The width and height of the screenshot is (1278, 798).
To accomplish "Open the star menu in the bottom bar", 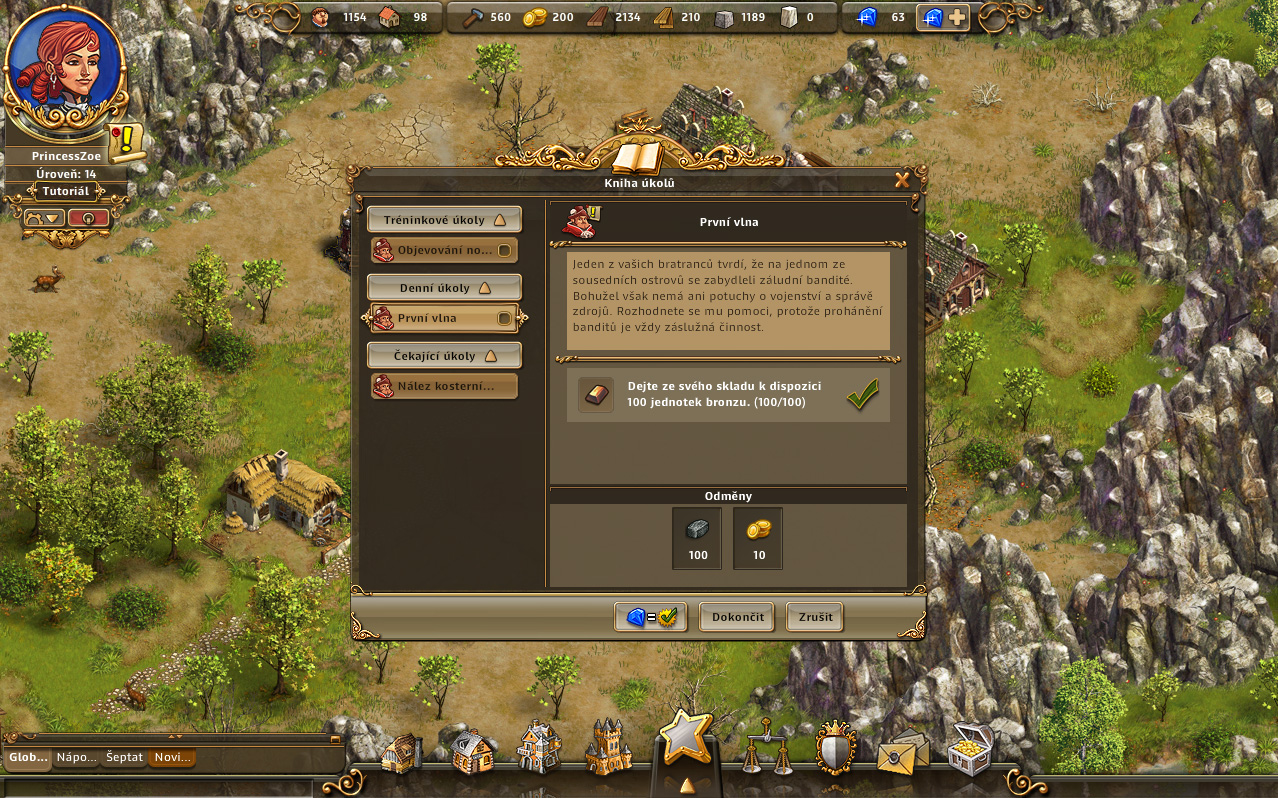I will [686, 738].
